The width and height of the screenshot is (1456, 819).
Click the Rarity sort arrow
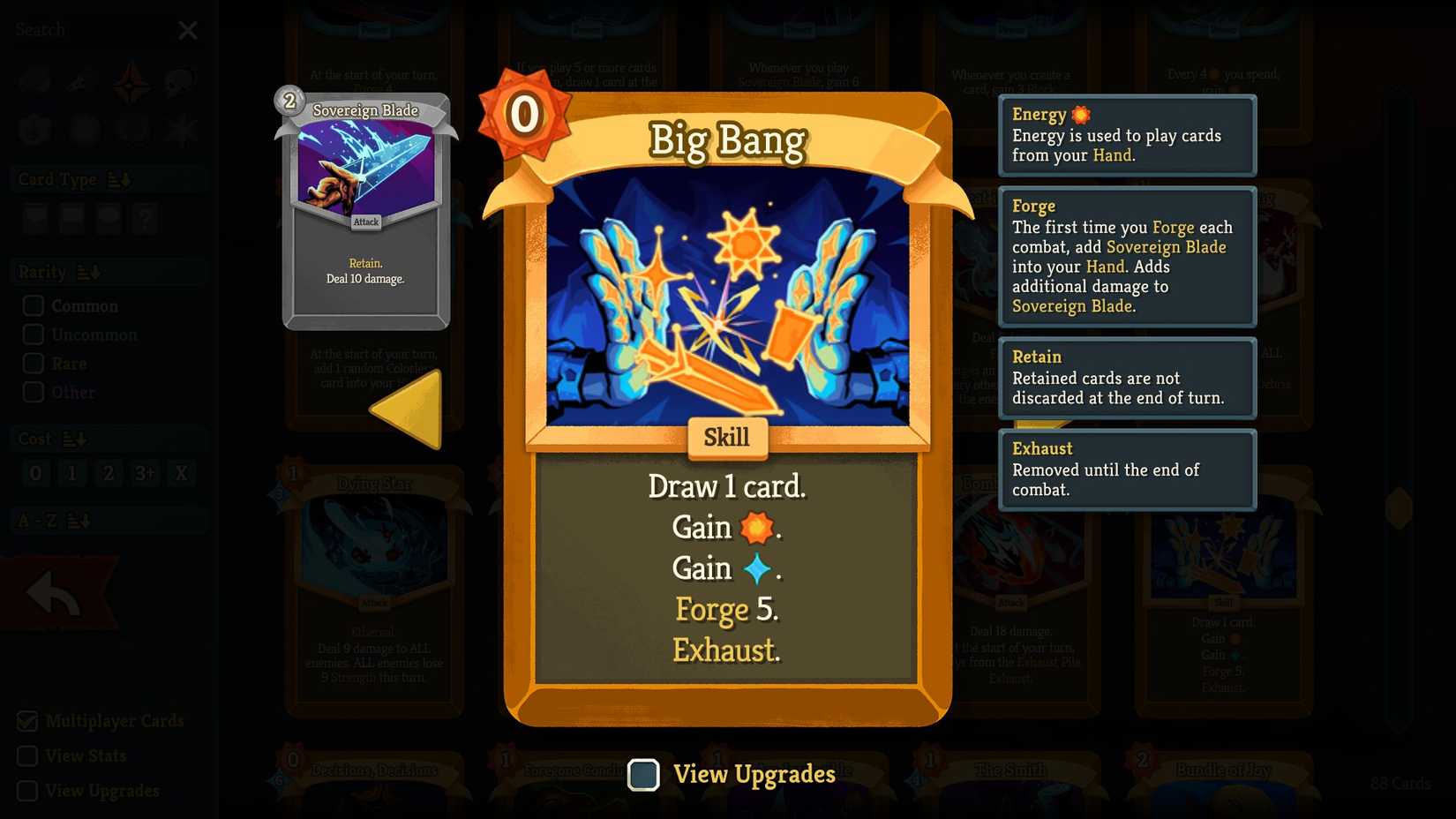[x=87, y=271]
